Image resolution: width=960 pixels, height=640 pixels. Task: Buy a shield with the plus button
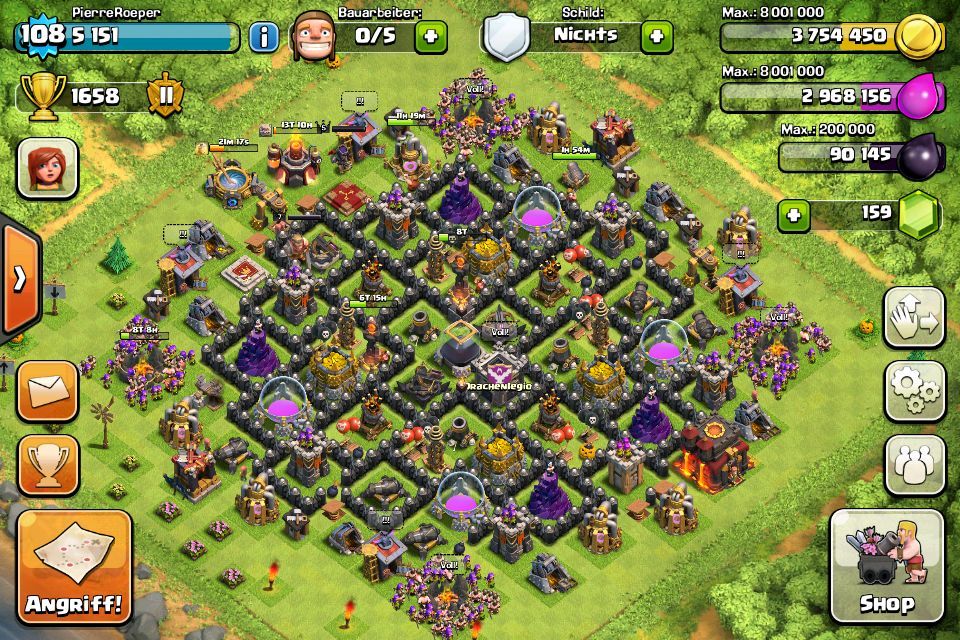click(657, 37)
